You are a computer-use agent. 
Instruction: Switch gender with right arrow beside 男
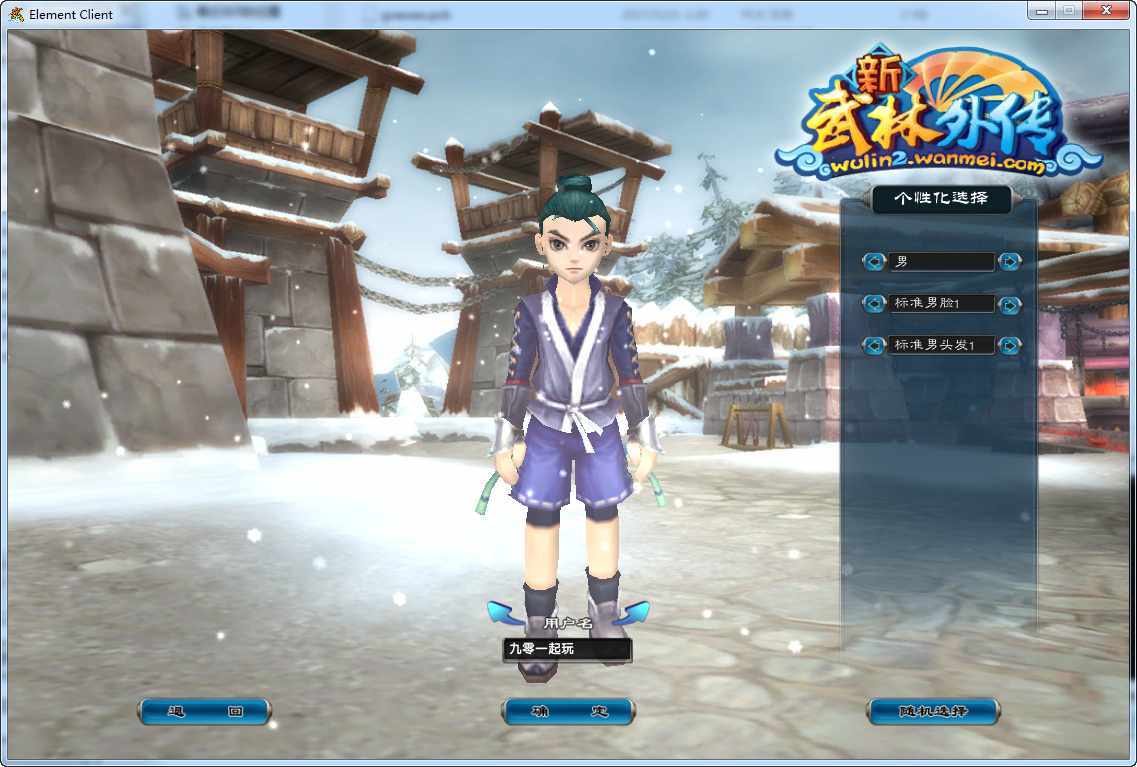[x=1010, y=262]
